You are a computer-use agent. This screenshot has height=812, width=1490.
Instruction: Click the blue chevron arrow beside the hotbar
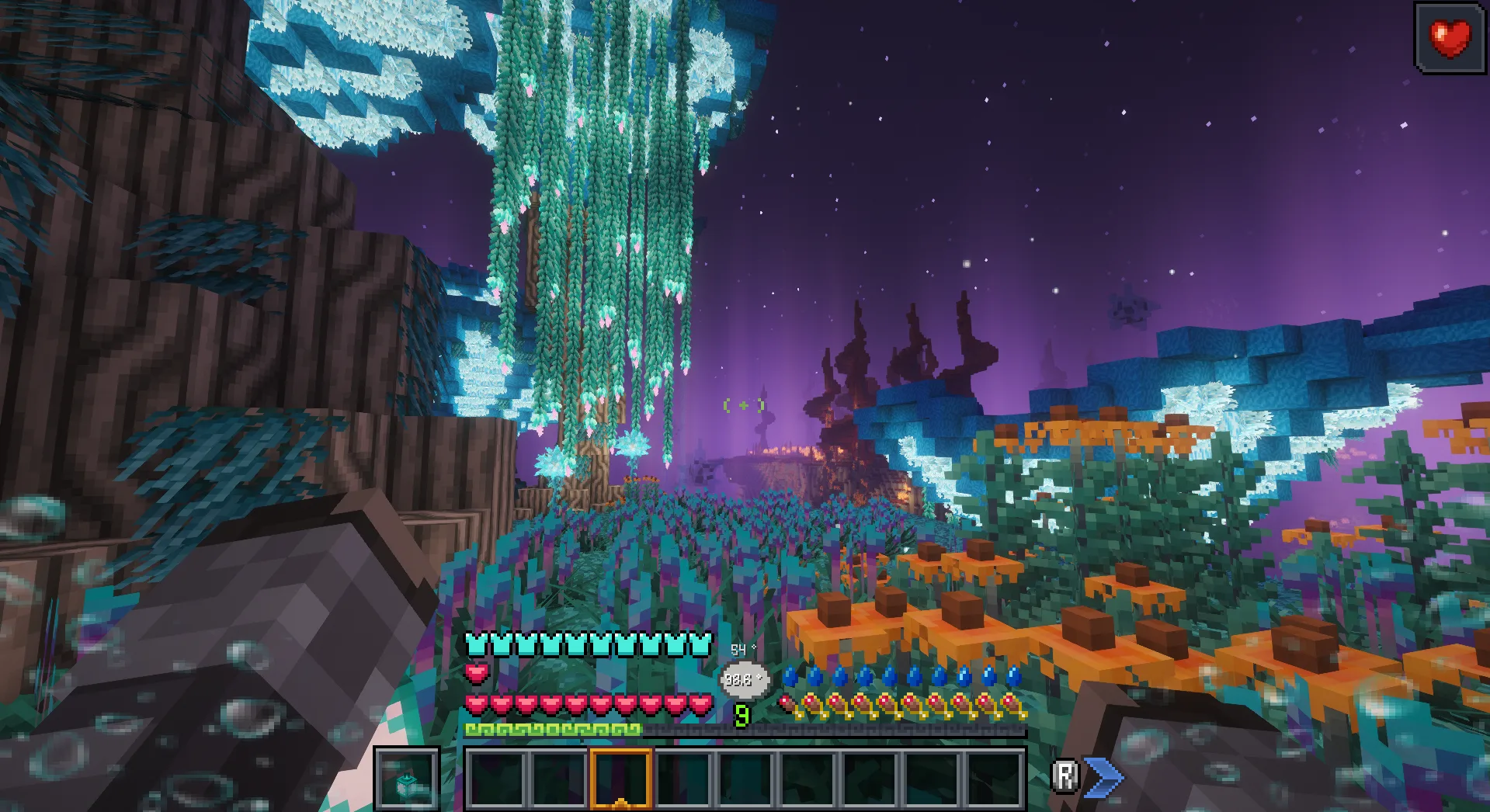[x=1103, y=776]
